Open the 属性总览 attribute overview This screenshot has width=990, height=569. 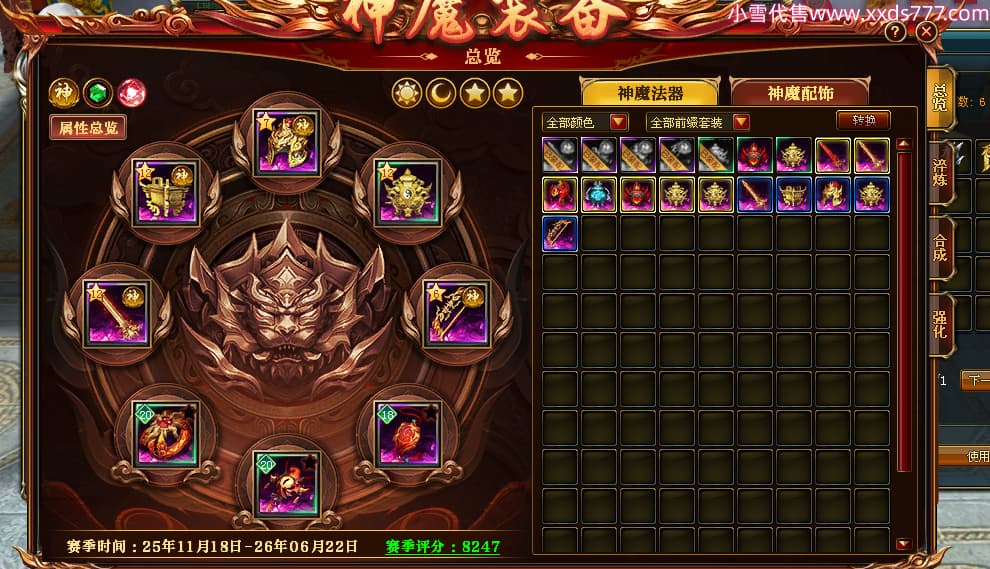coord(88,127)
